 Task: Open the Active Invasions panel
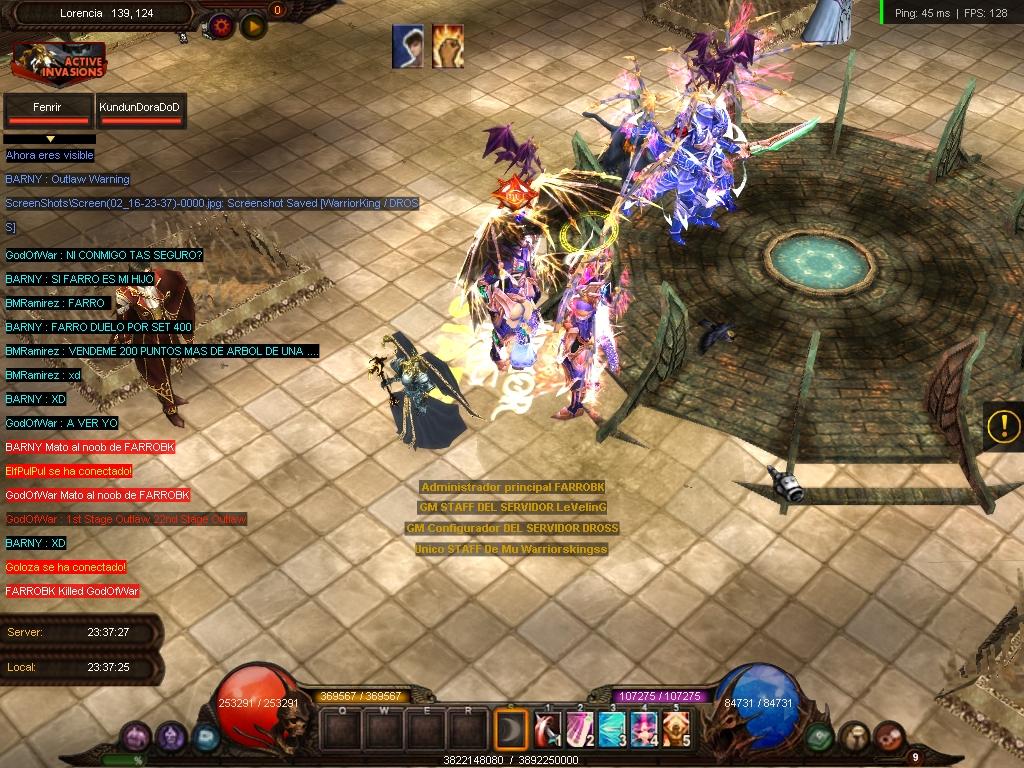59,63
